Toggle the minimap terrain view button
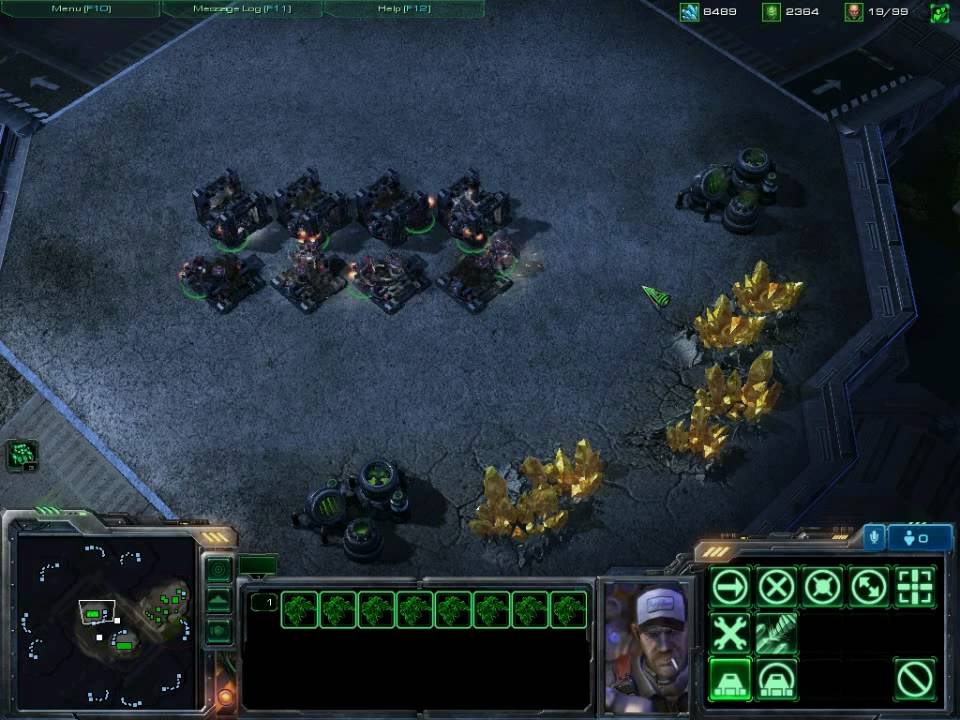The width and height of the screenshot is (960, 720). pyautogui.click(x=218, y=601)
